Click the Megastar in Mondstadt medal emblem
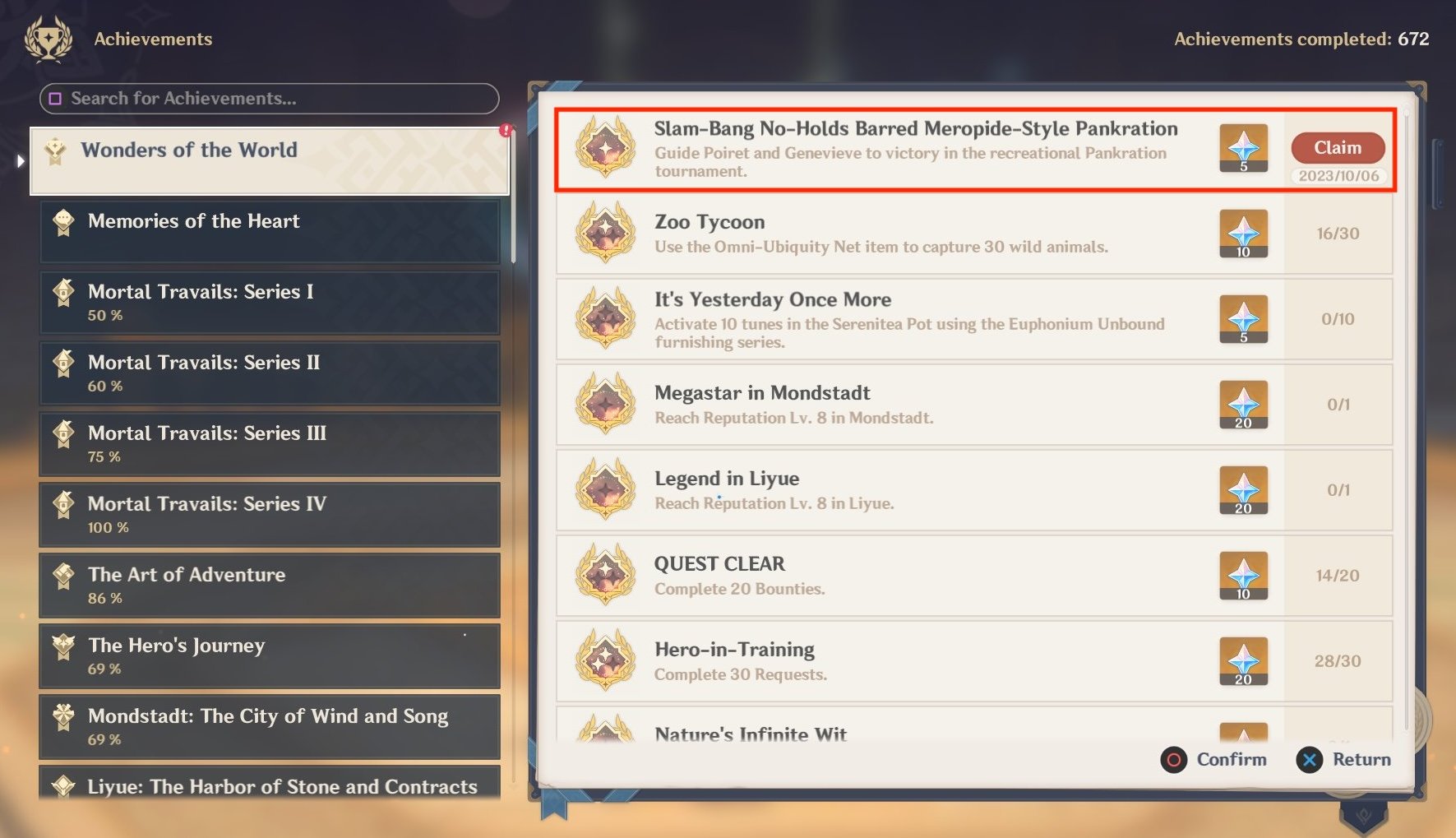This screenshot has width=1456, height=838. coord(605,404)
